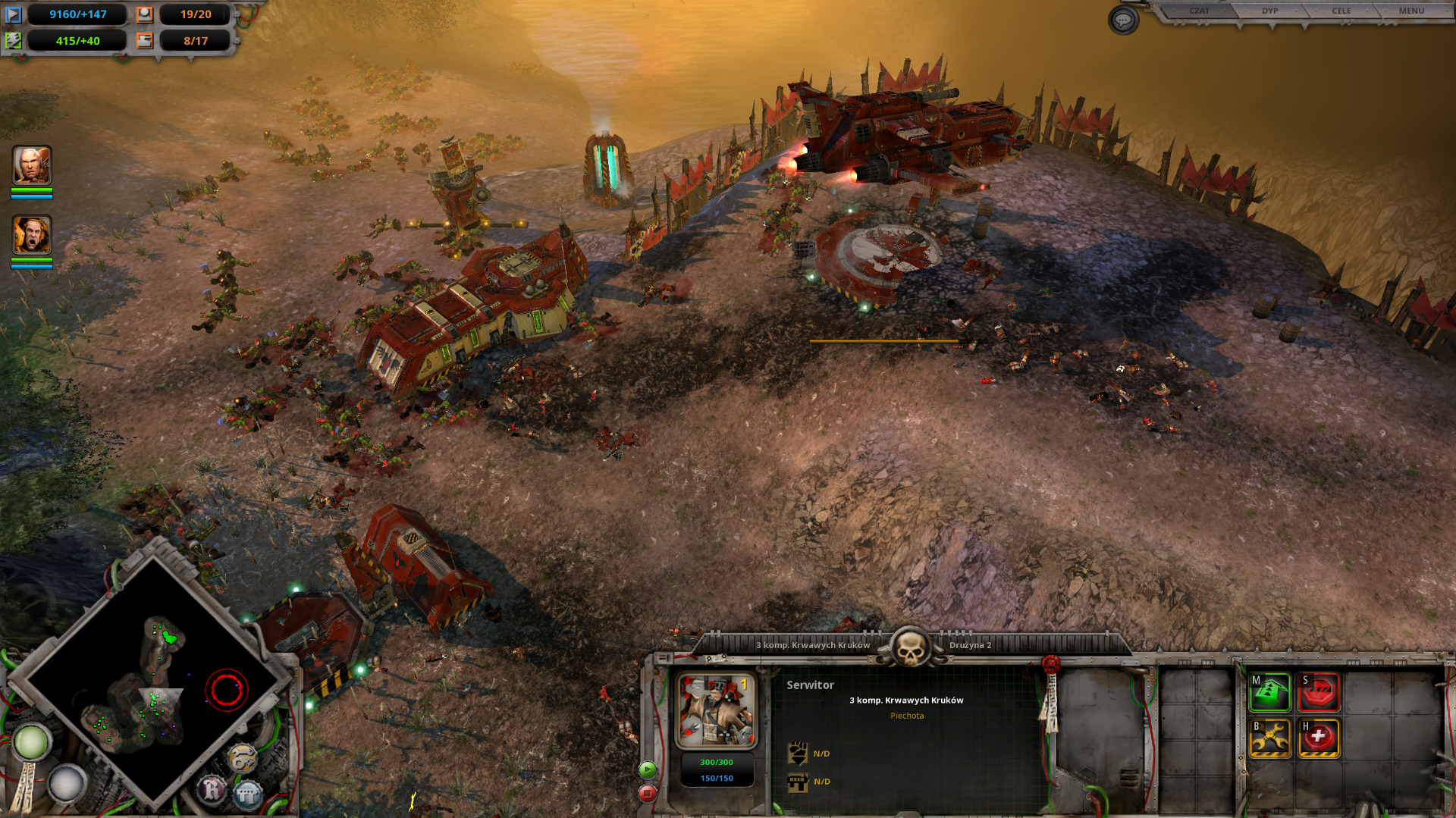This screenshot has width=1456, height=818.
Task: Show the CELE objectives panel
Action: [x=1341, y=11]
